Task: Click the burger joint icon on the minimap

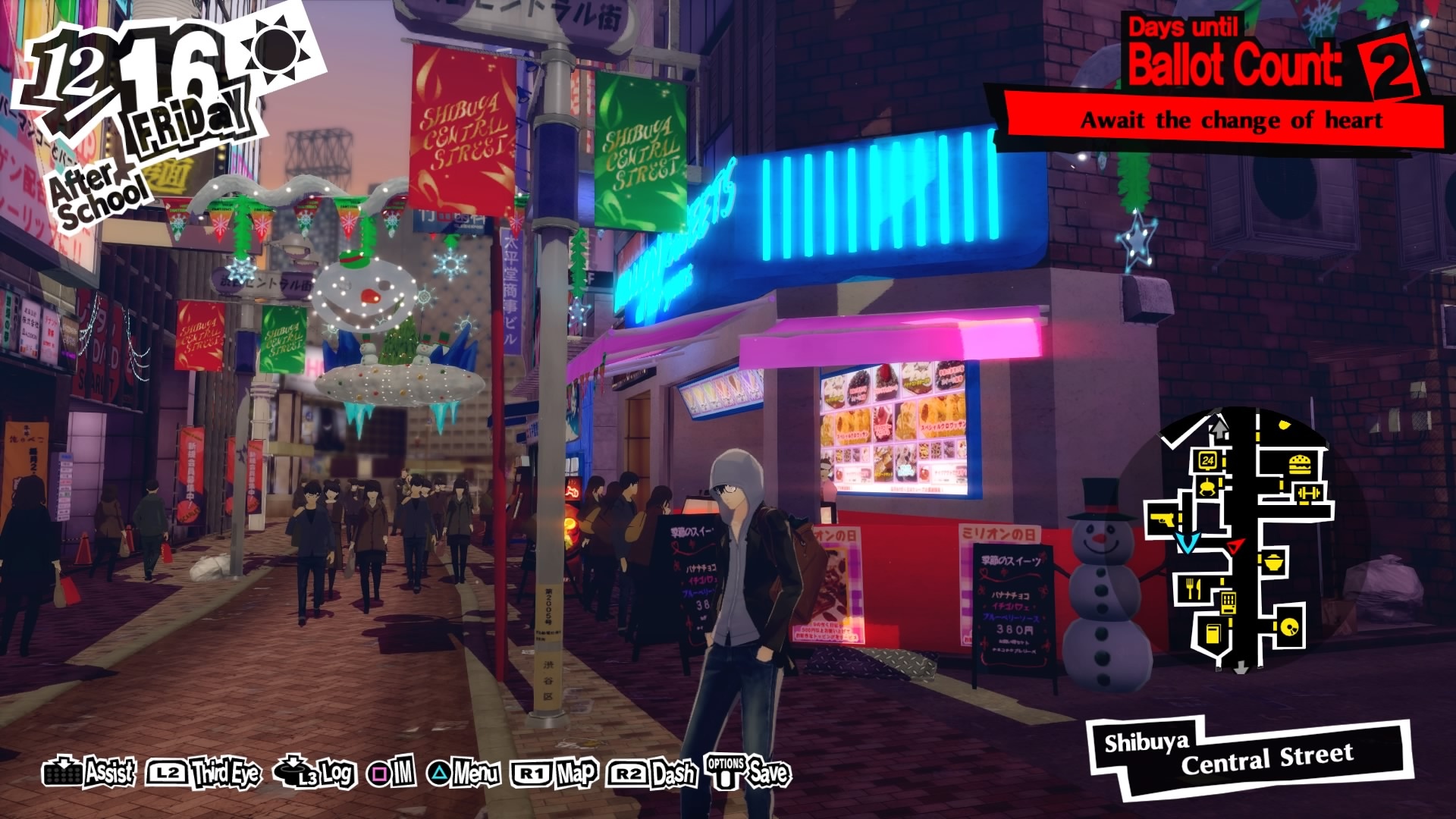Action: [1299, 464]
